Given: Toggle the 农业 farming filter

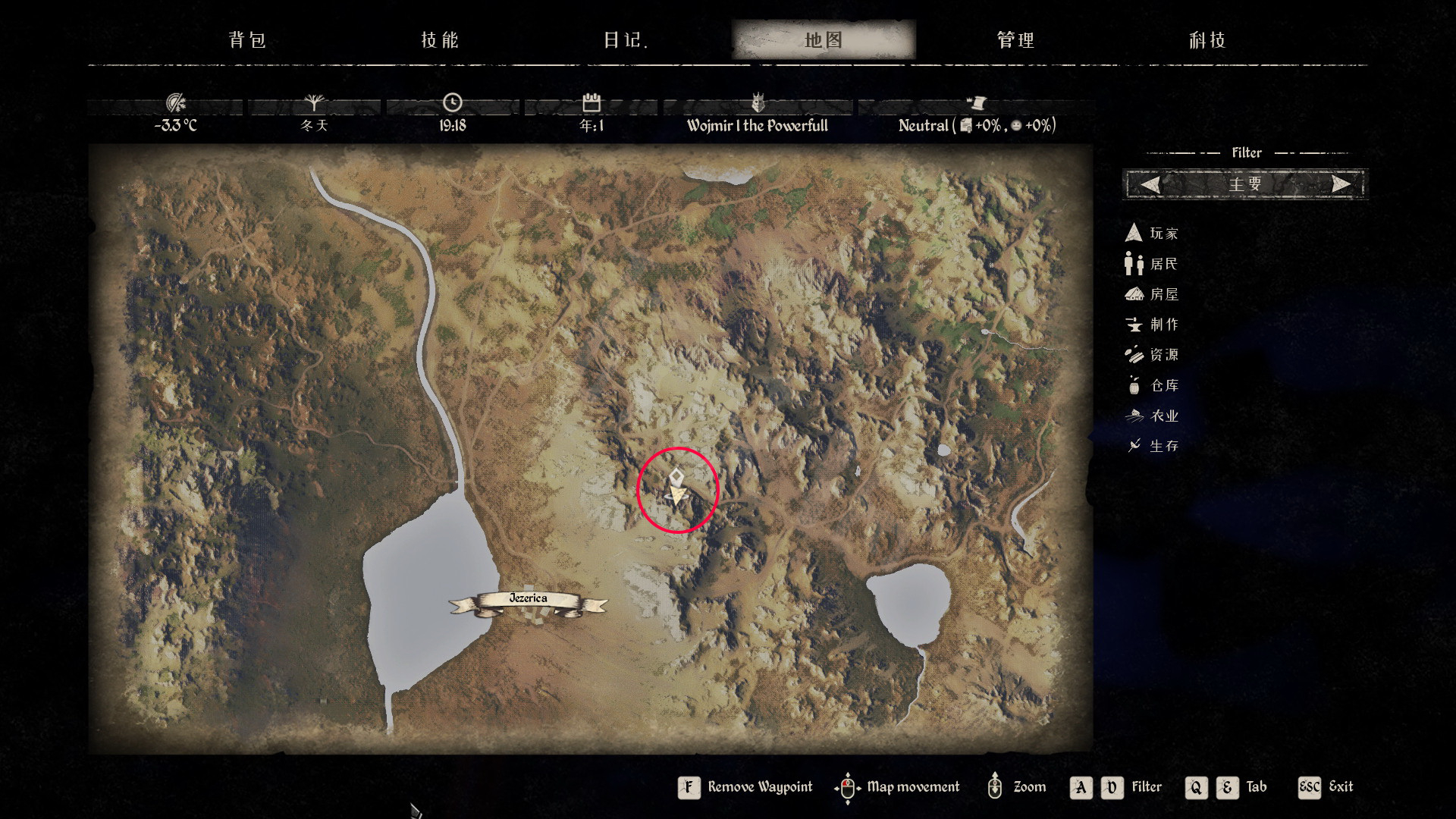Looking at the screenshot, I should [x=1152, y=416].
